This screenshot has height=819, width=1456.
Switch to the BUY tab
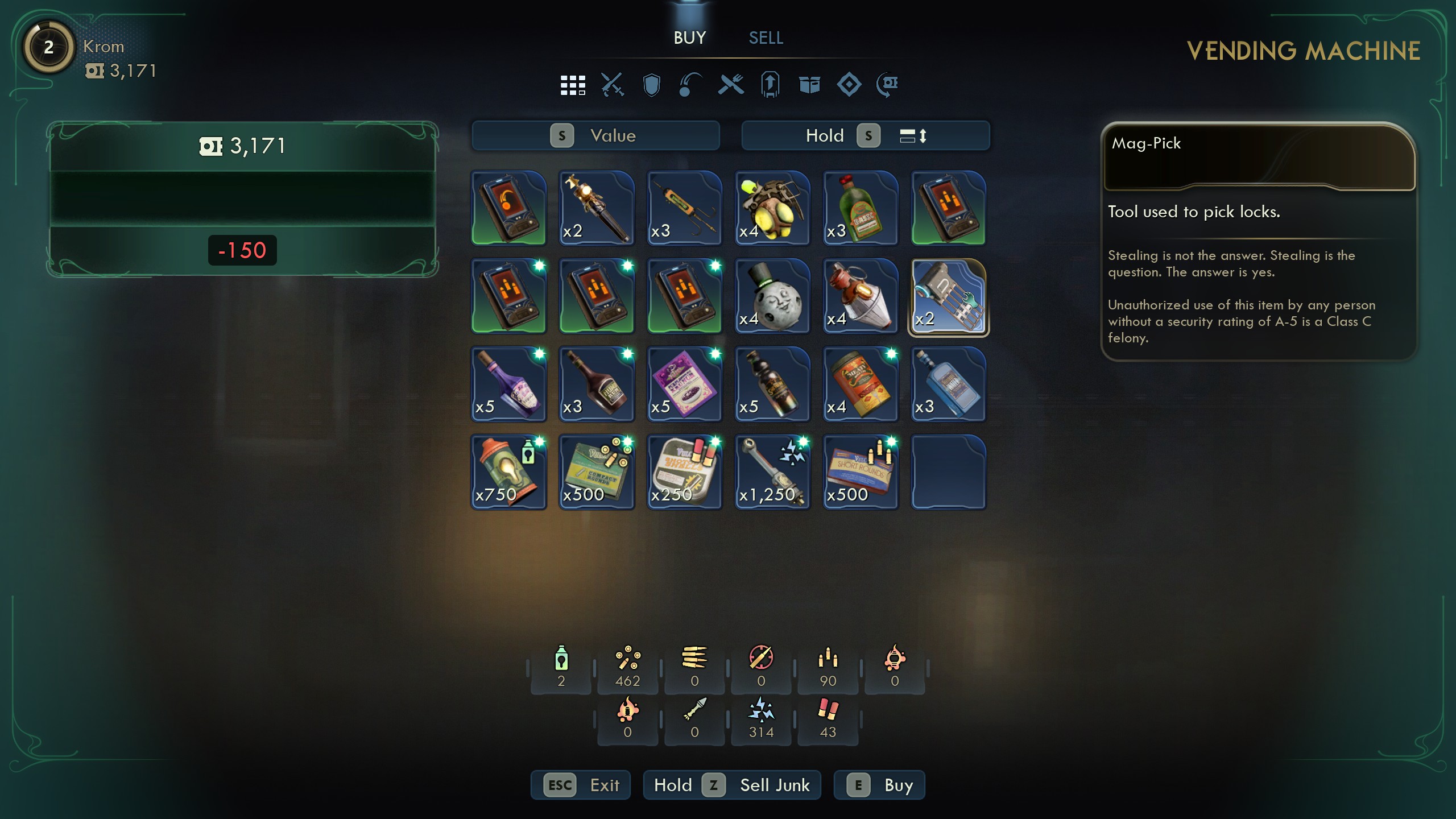(x=689, y=38)
